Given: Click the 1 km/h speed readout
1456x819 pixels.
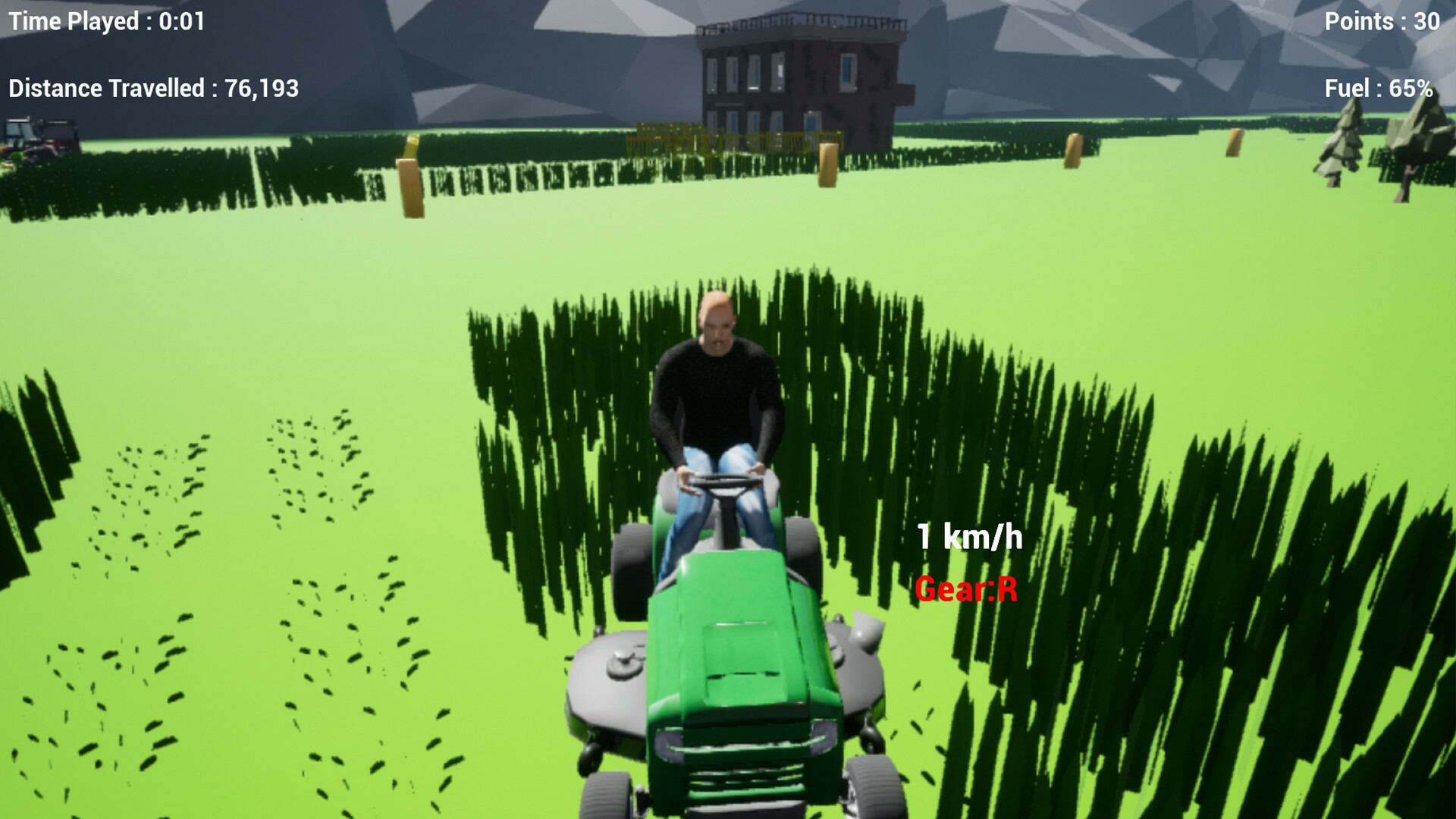Looking at the screenshot, I should [969, 537].
